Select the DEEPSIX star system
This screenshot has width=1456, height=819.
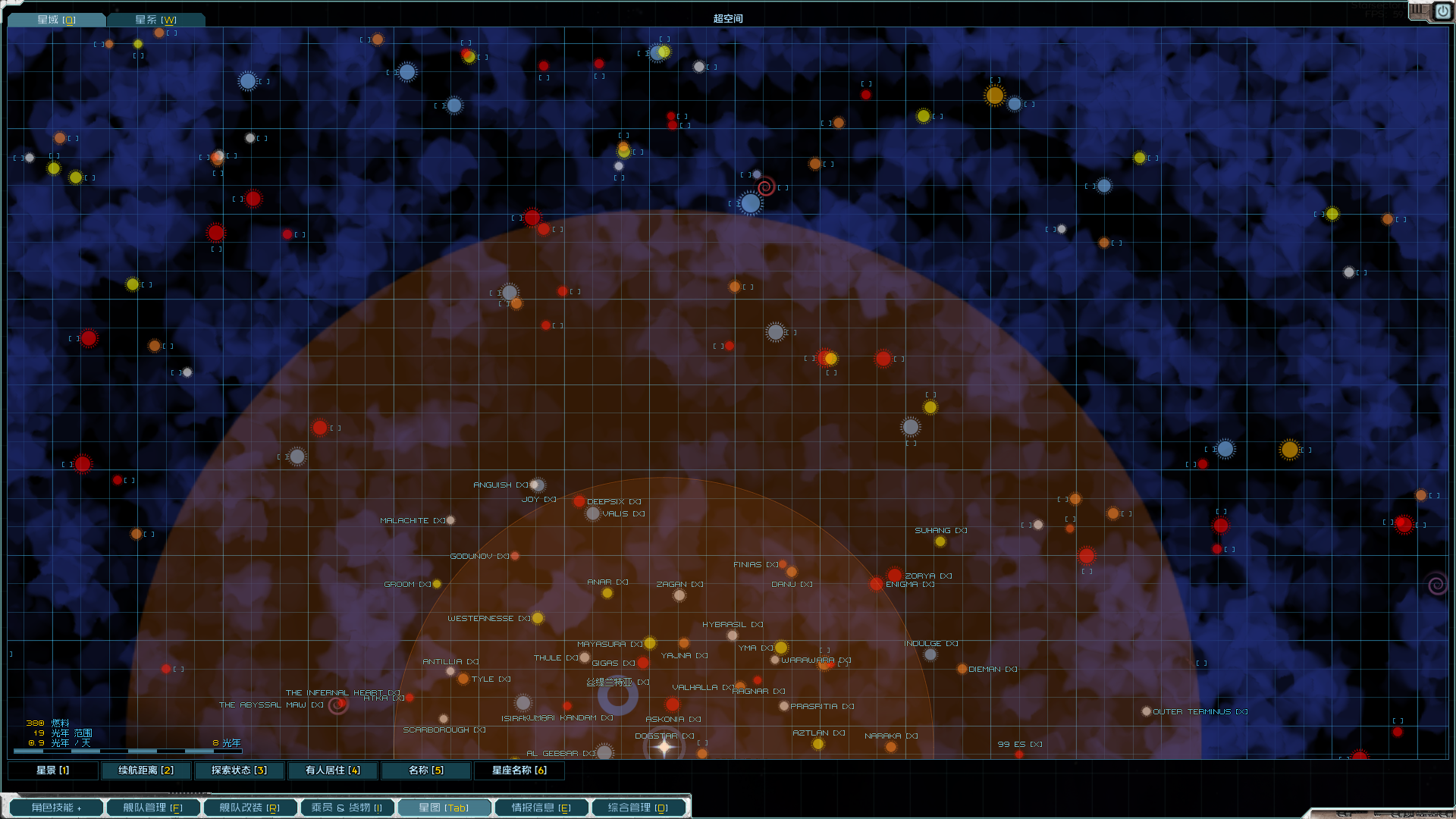(x=579, y=501)
